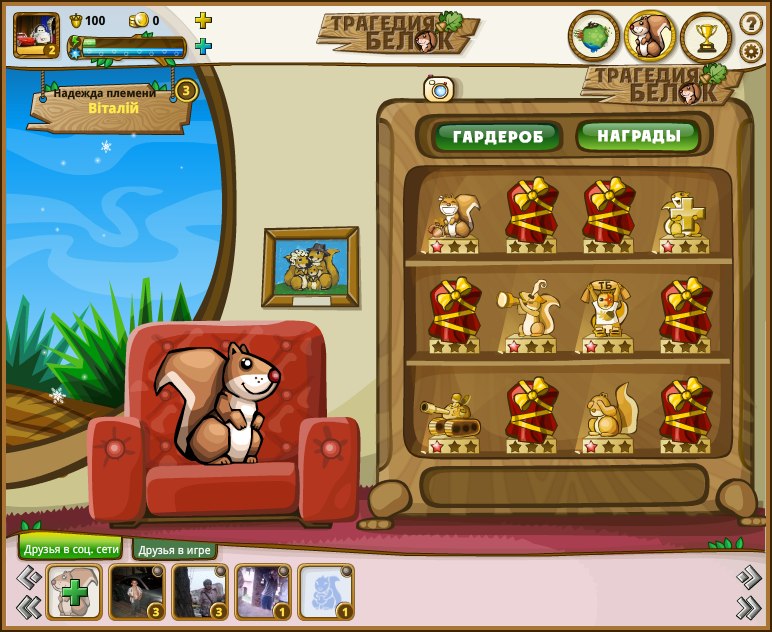Invite a friend with the green plus
The height and width of the screenshot is (632, 772).
tap(74, 592)
